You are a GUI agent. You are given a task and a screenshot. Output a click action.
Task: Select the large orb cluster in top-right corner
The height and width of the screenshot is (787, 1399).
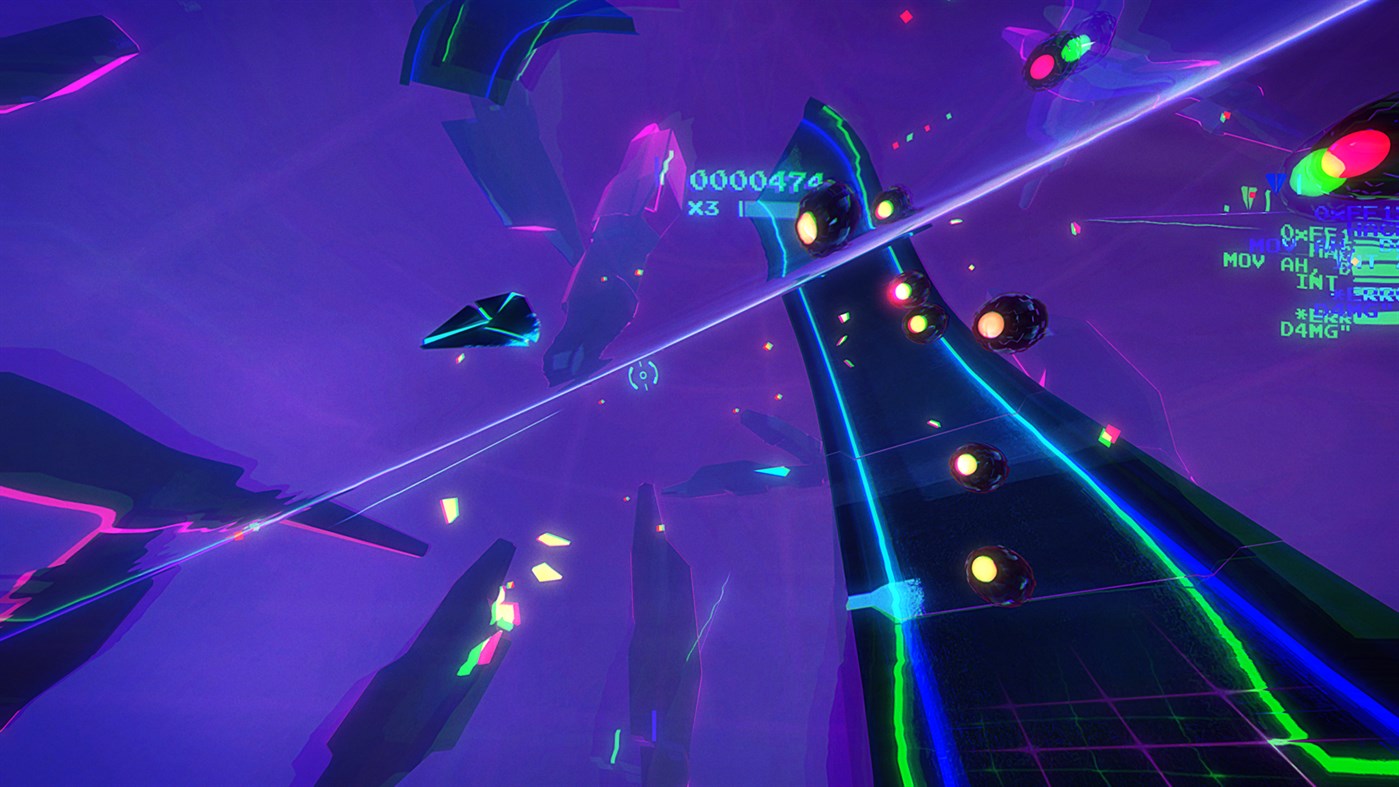[1330, 160]
